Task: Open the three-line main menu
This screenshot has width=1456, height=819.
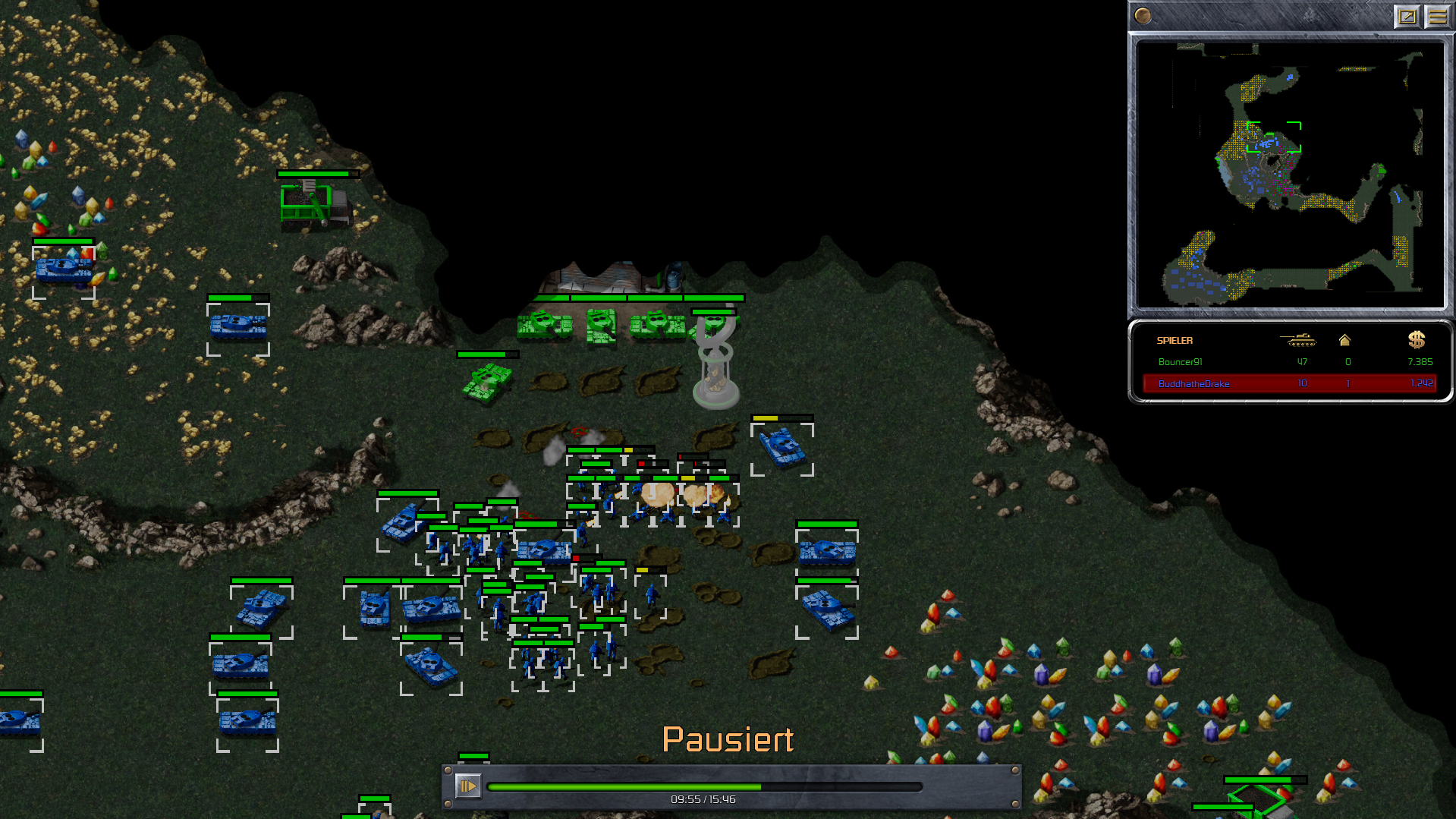Action: pos(1438,16)
